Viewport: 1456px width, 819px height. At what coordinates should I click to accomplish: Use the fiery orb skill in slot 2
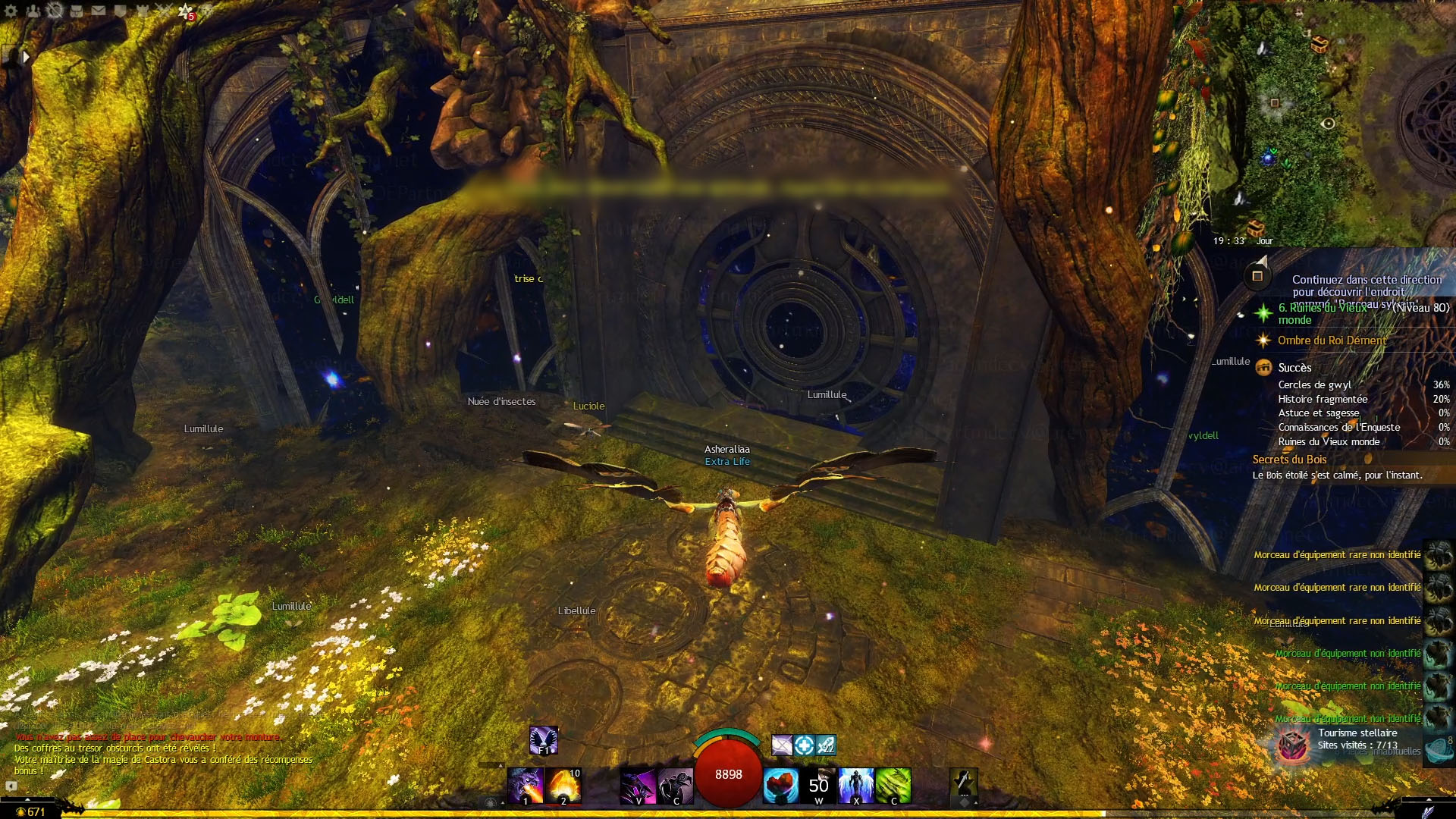pyautogui.click(x=563, y=785)
